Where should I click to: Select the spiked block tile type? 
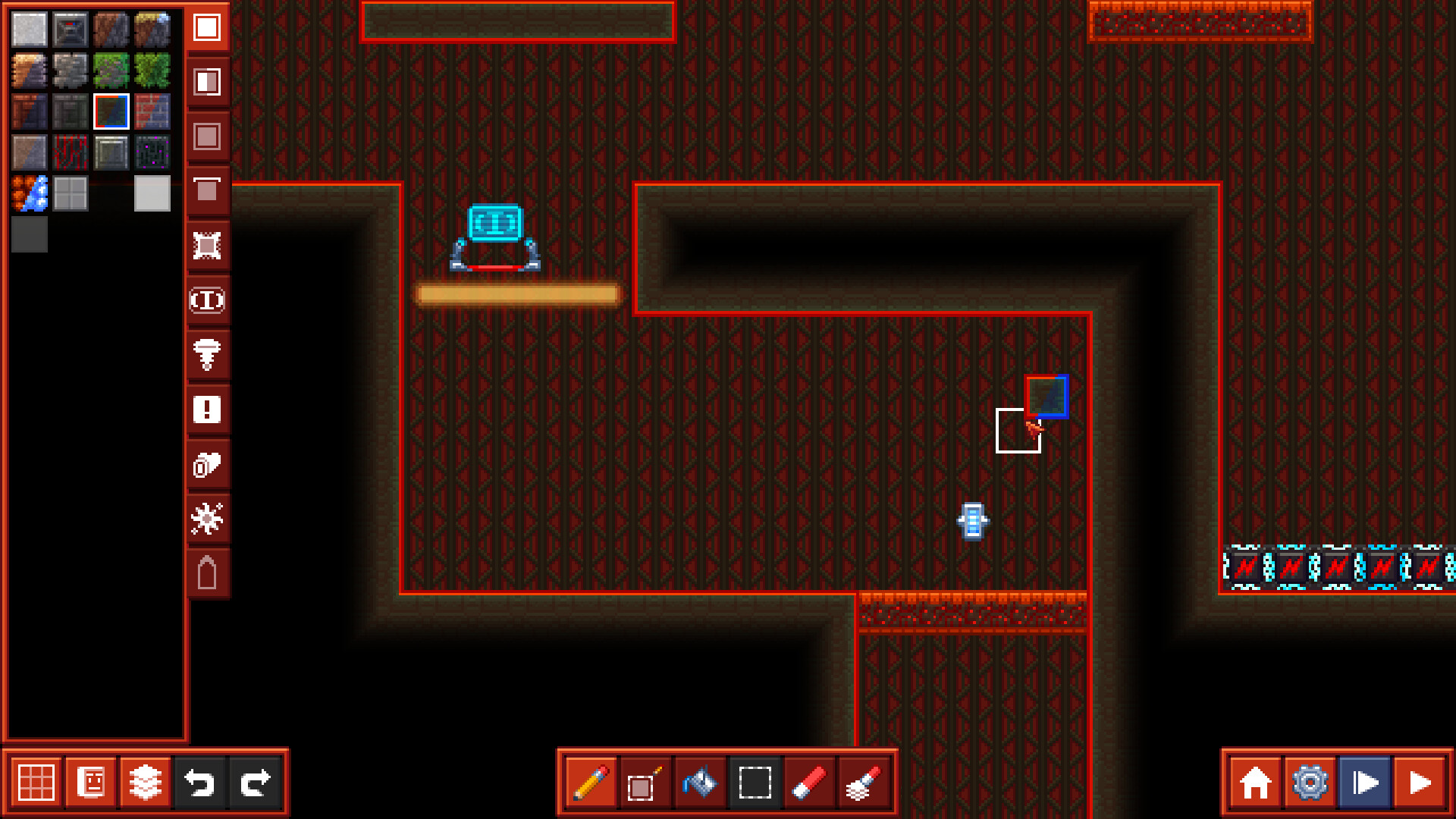point(207,246)
